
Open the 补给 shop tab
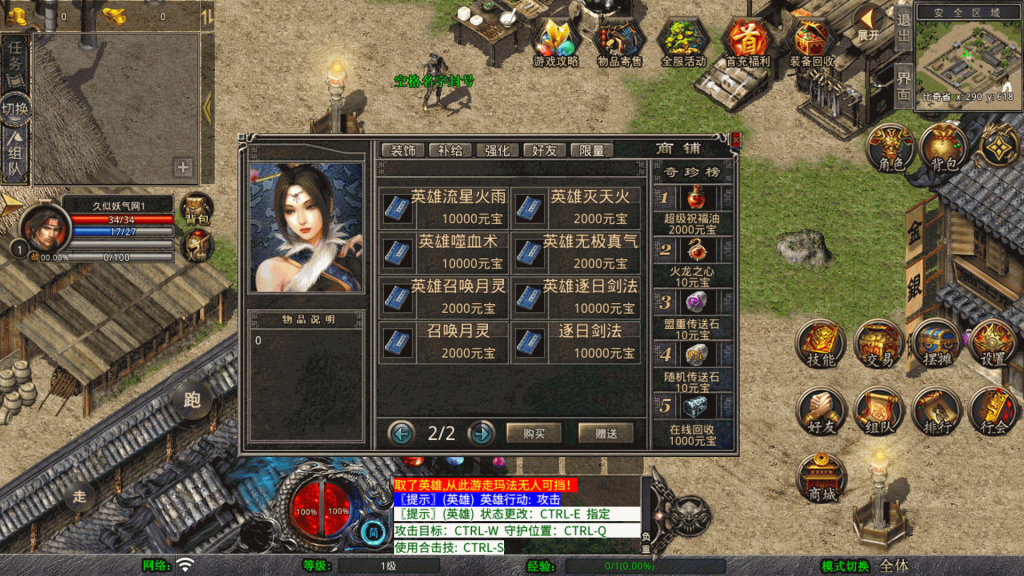pos(451,150)
